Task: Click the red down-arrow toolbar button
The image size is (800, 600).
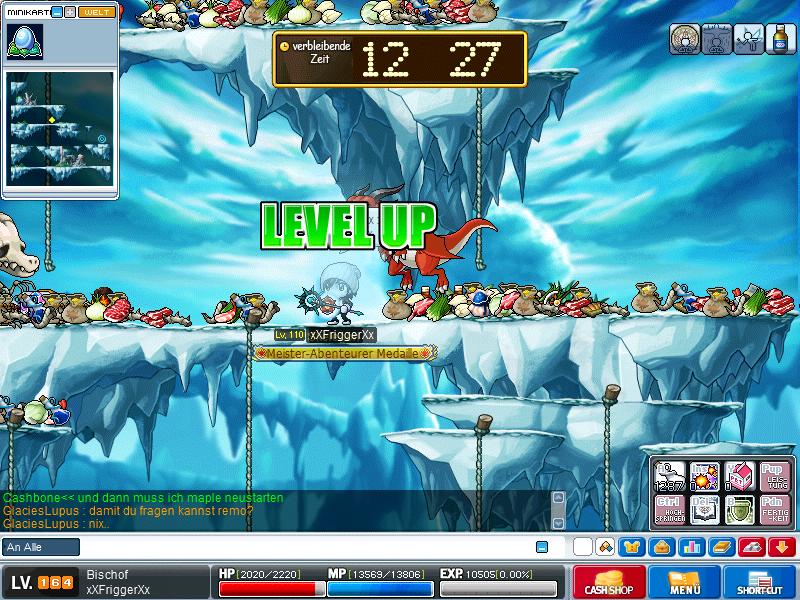Action: (780, 546)
